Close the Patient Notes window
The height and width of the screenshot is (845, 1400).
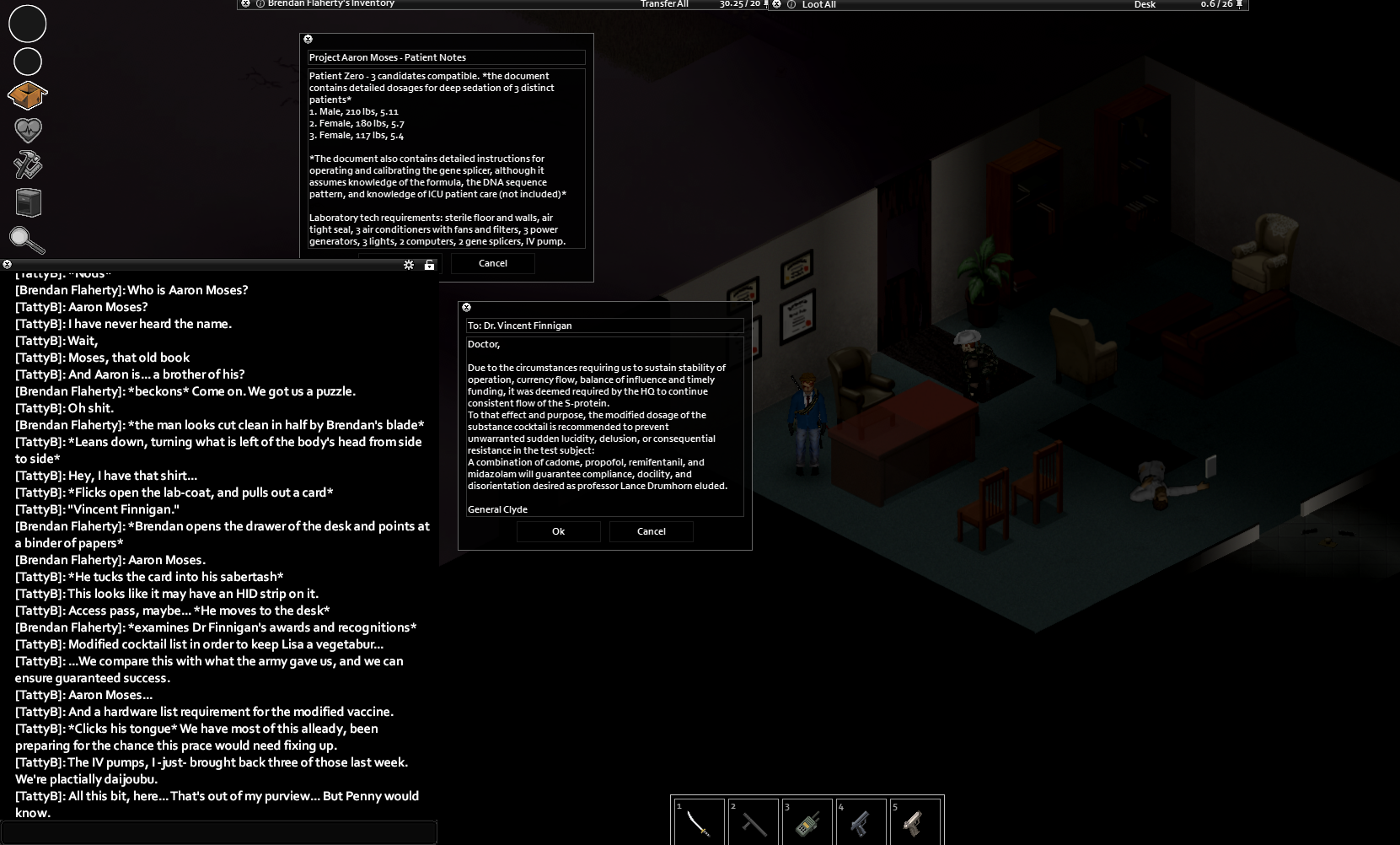[x=308, y=40]
